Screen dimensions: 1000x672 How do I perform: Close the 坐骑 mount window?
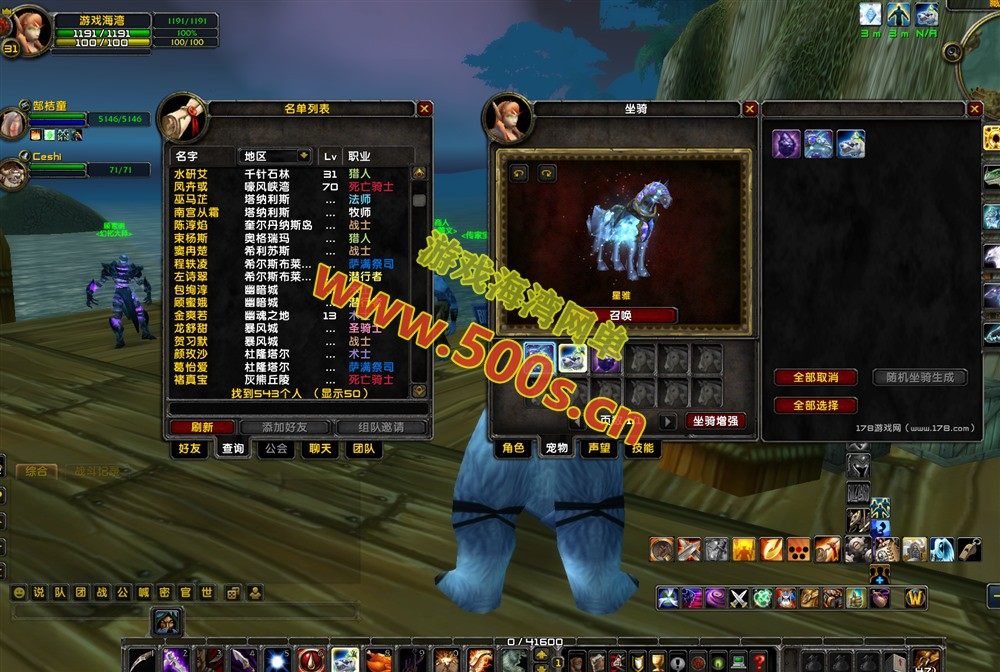pyautogui.click(x=749, y=108)
